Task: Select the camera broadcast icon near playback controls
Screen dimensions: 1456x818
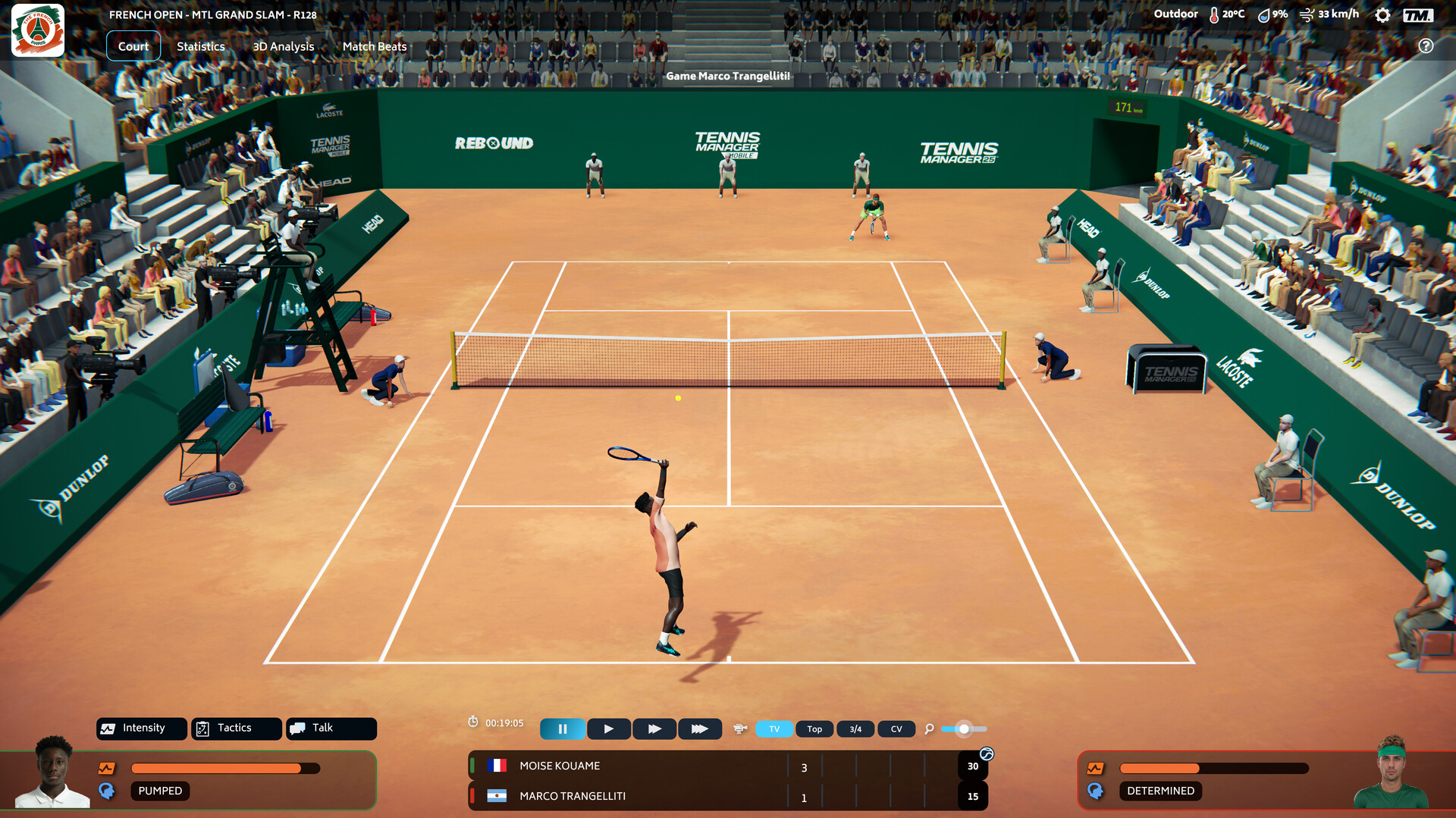Action: tap(740, 729)
